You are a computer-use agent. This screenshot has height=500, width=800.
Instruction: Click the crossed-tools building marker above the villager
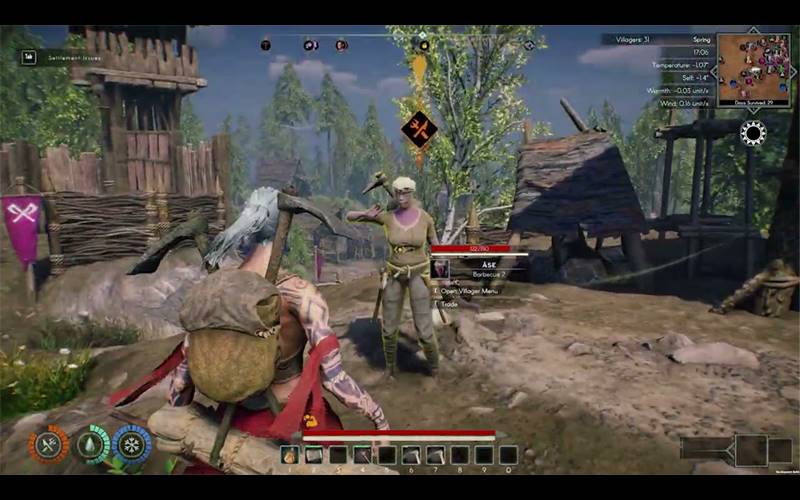pyautogui.click(x=419, y=128)
